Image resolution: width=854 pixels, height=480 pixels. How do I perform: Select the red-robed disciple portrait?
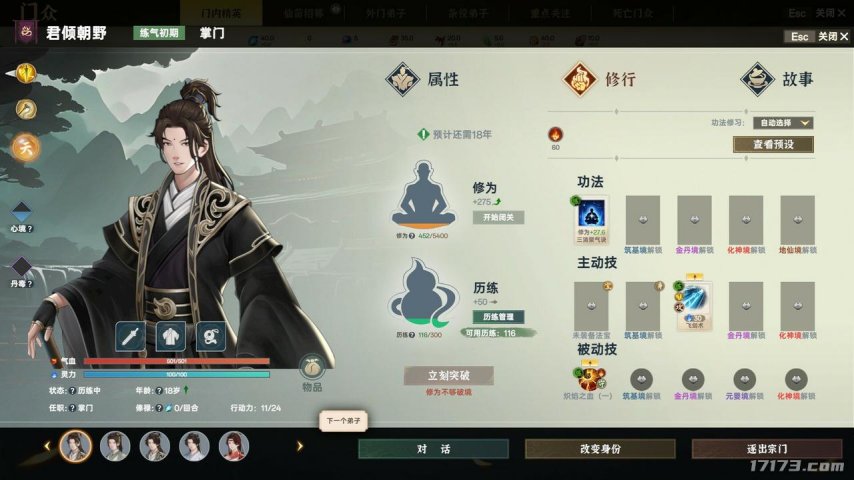pyautogui.click(x=233, y=446)
